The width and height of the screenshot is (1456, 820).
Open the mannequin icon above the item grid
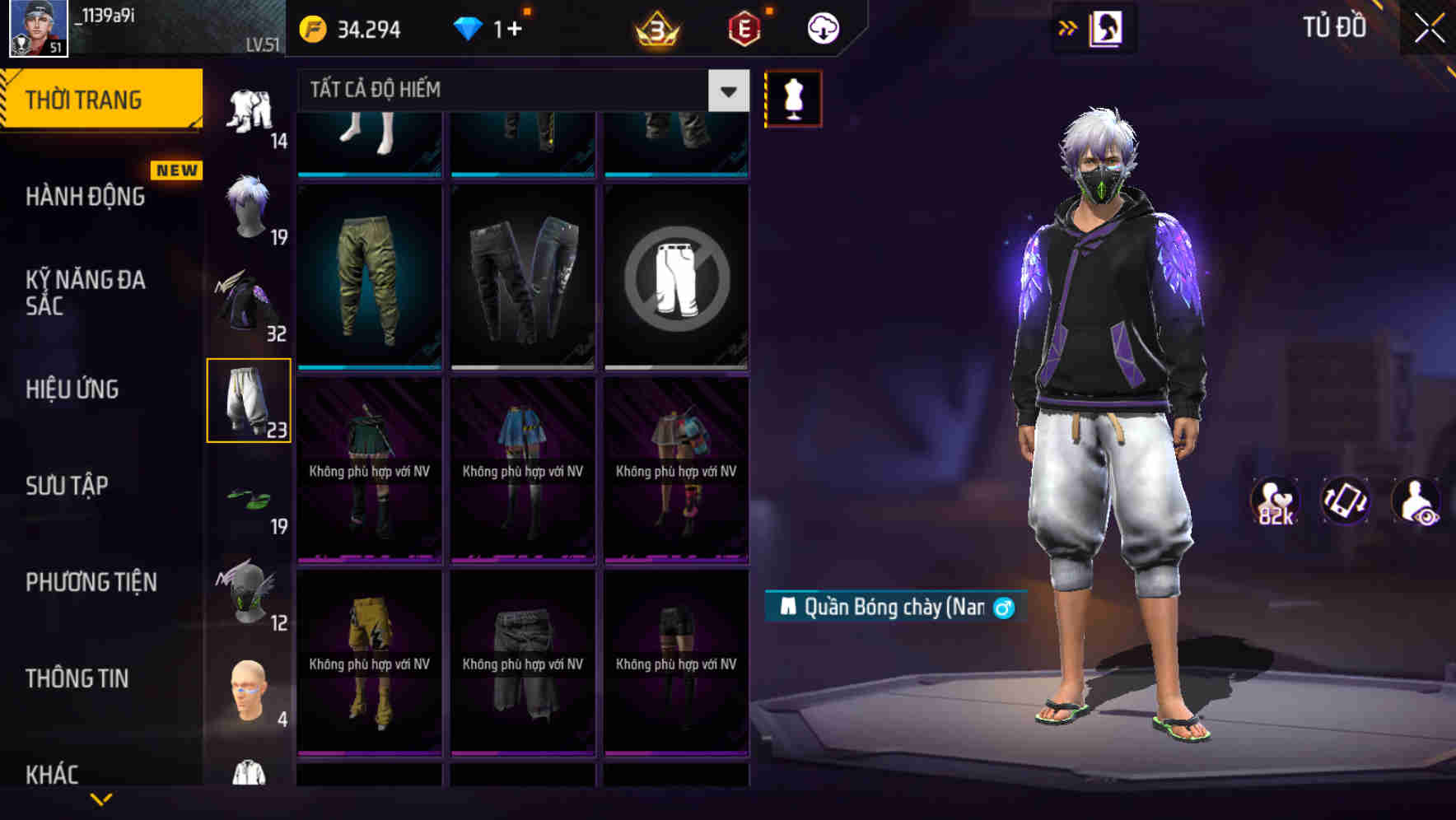click(x=792, y=97)
